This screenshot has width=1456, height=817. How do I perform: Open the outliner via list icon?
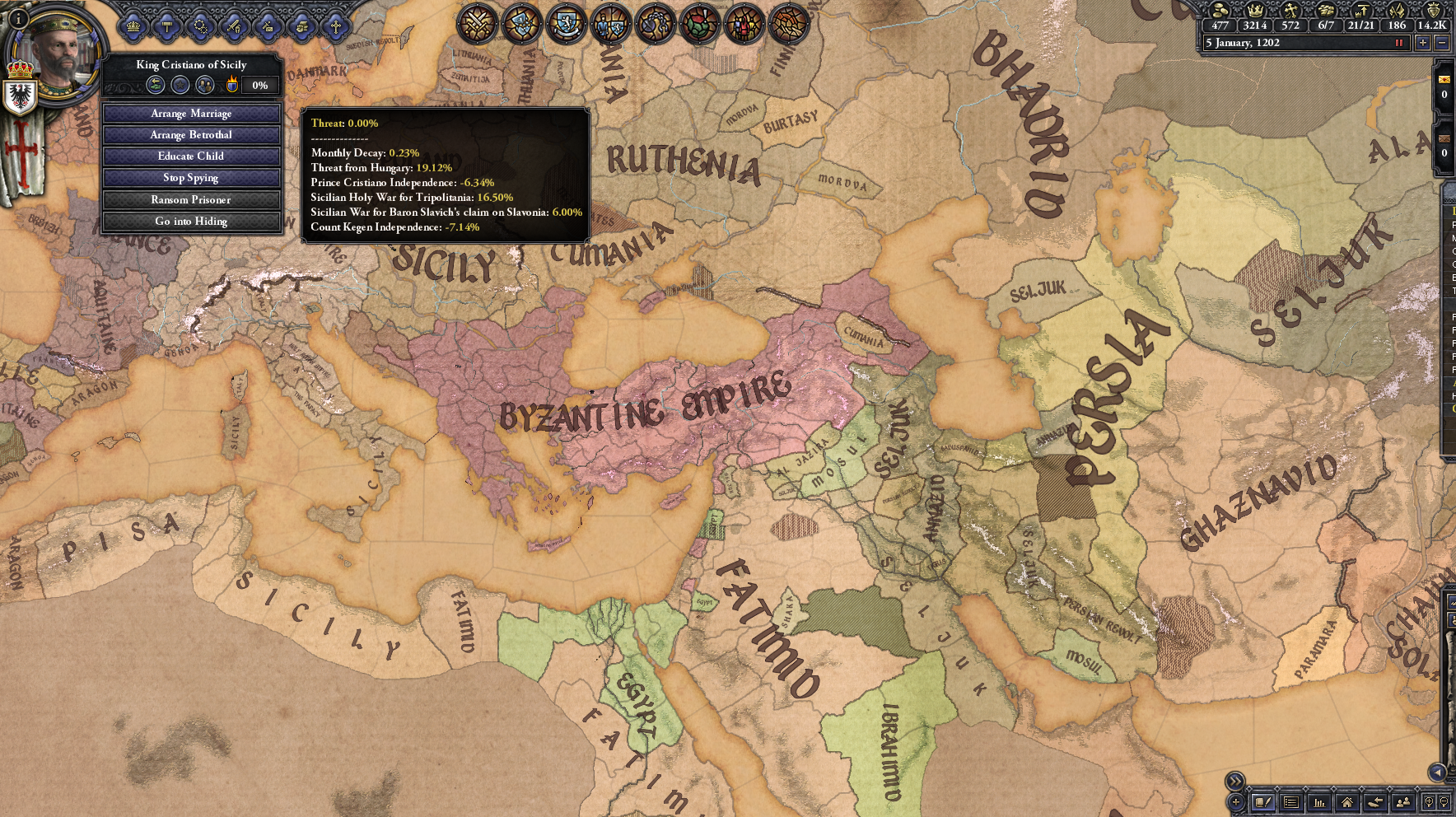click(x=1292, y=802)
